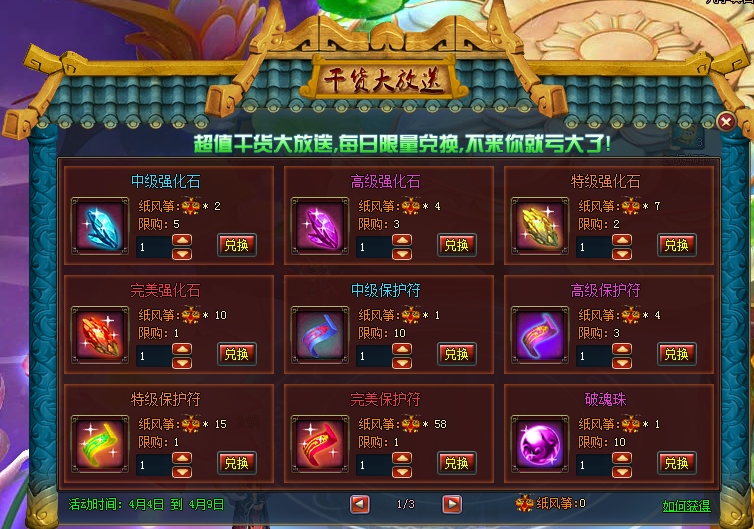The image size is (754, 529).
Task: Increase quantity for 高级强化石
Action: pyautogui.click(x=402, y=240)
